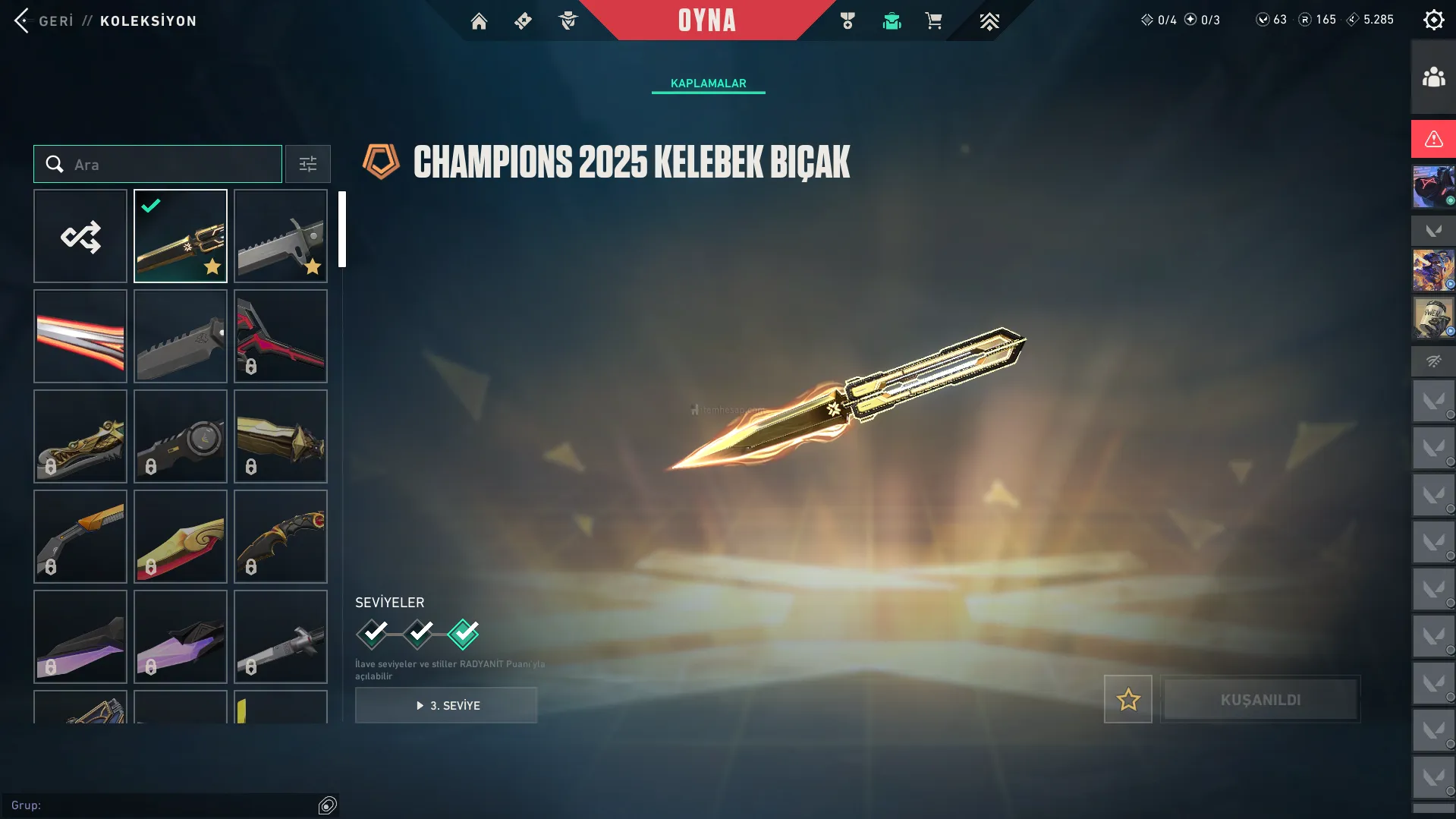Select the locked red and black axe
This screenshot has height=819, width=1456.
click(x=281, y=336)
